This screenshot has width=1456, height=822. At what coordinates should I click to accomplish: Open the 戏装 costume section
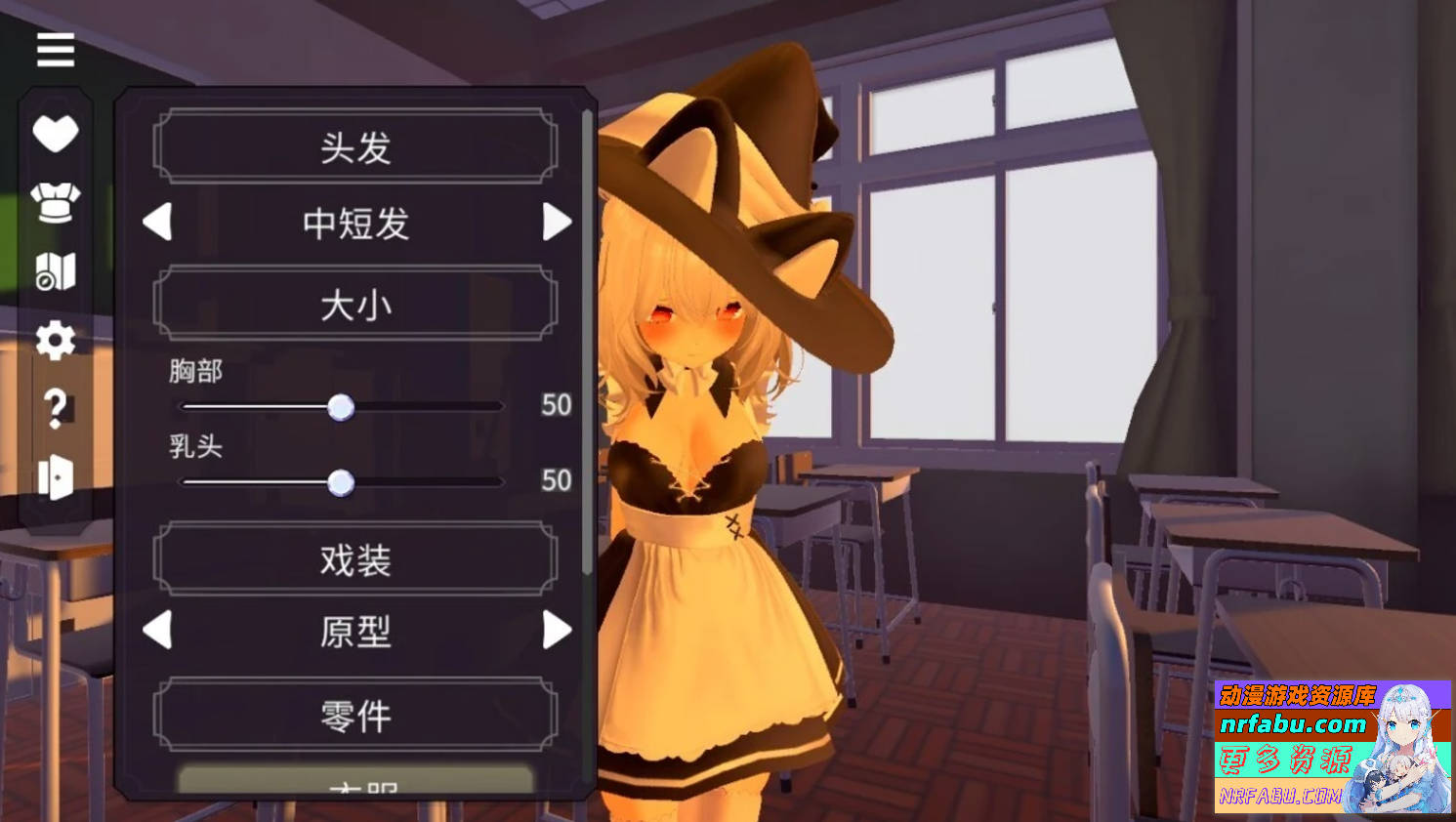[355, 556]
